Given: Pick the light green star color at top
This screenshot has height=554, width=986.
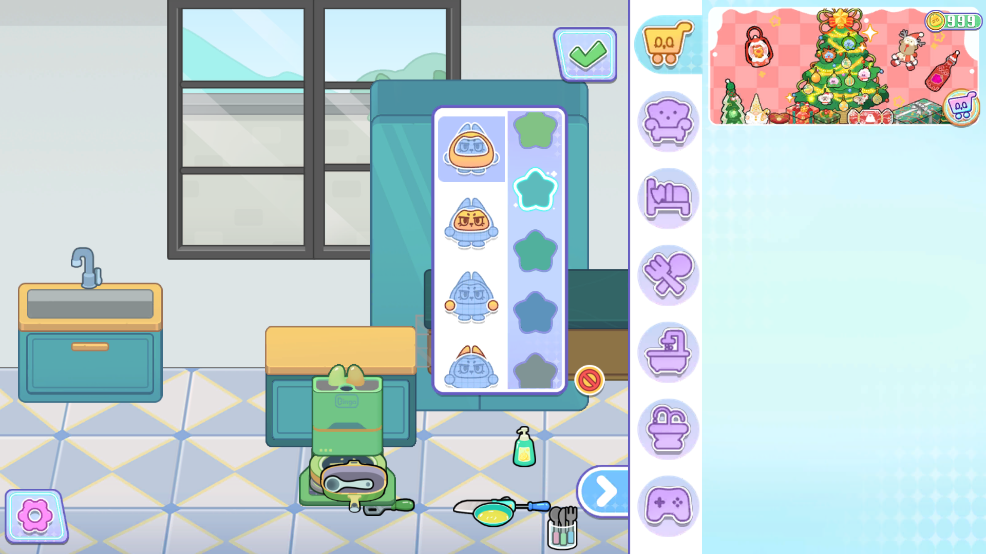Looking at the screenshot, I should tap(535, 131).
